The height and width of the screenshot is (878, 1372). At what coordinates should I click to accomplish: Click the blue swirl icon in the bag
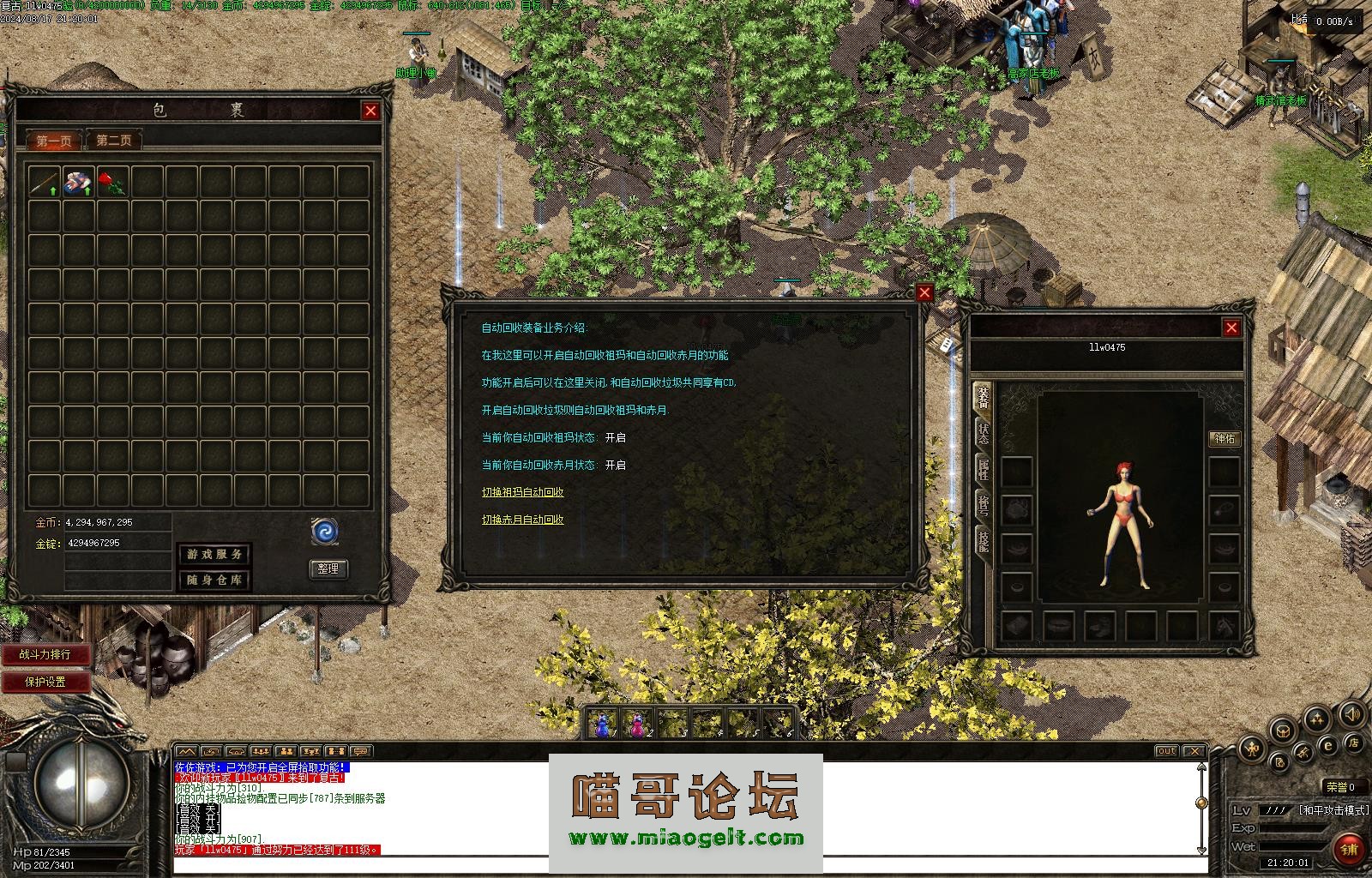[x=324, y=532]
